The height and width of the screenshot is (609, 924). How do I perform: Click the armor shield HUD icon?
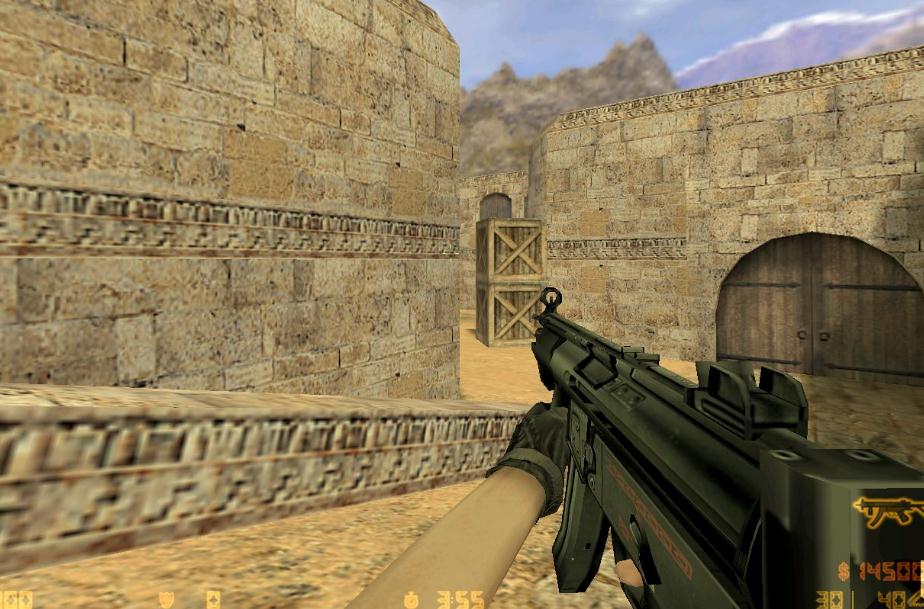coord(167,599)
